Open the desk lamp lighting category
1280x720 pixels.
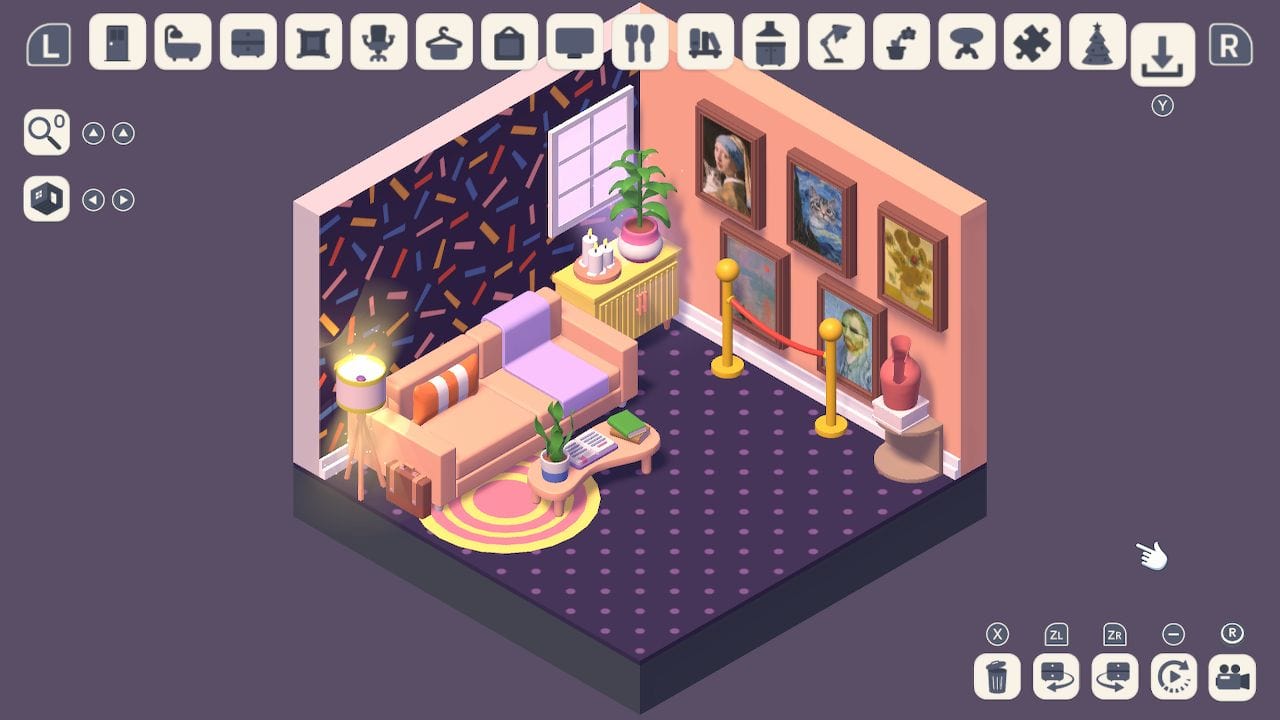[836, 44]
